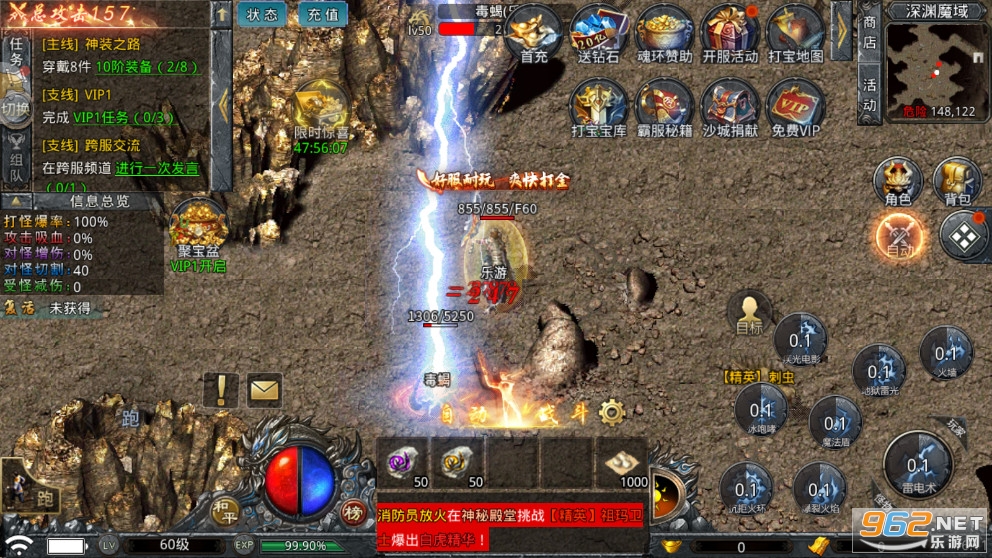Open the 开服活动 server event icon
The width and height of the screenshot is (992, 558).
click(730, 35)
